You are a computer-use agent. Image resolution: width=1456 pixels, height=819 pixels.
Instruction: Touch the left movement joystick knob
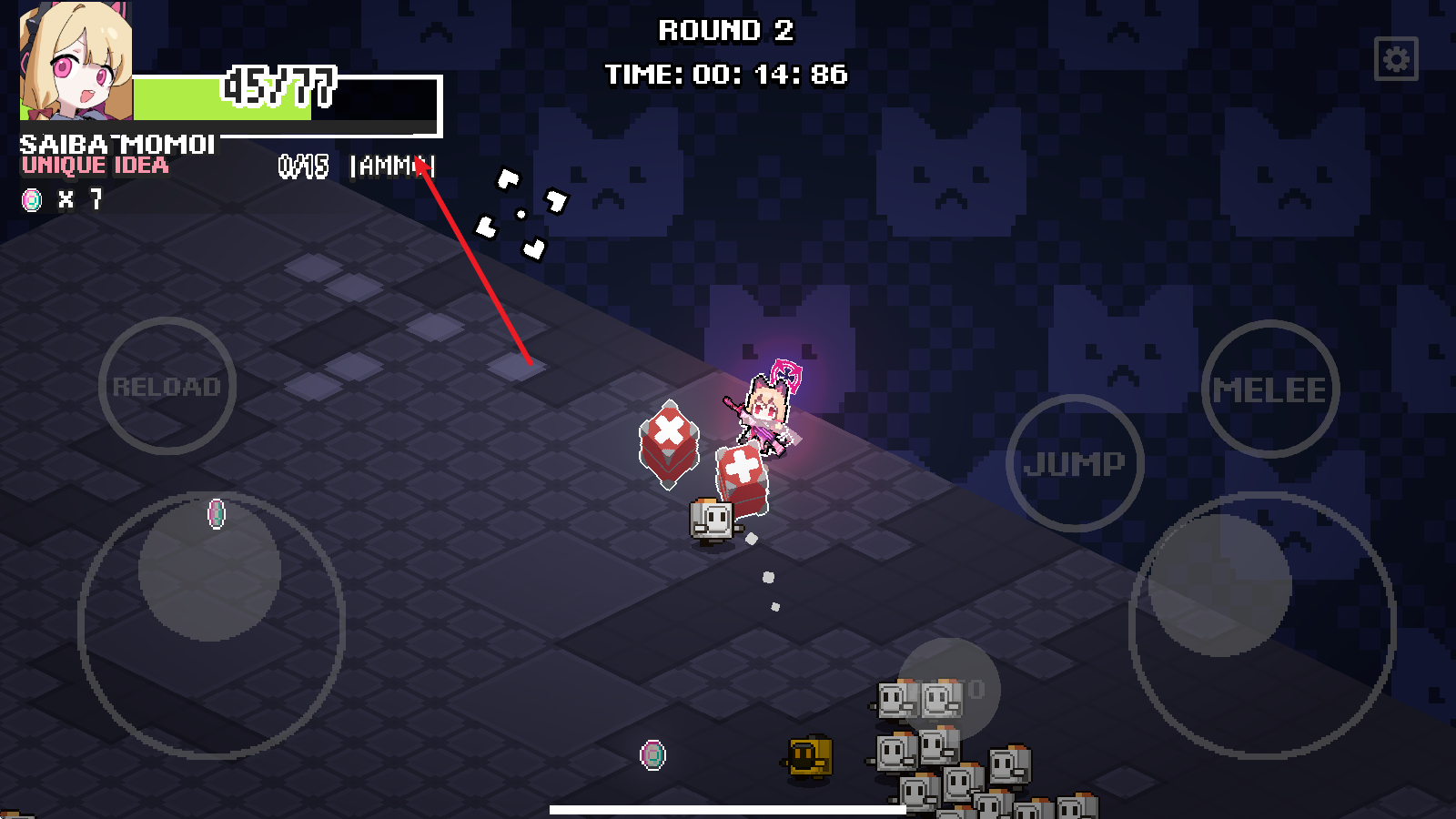coord(209,570)
